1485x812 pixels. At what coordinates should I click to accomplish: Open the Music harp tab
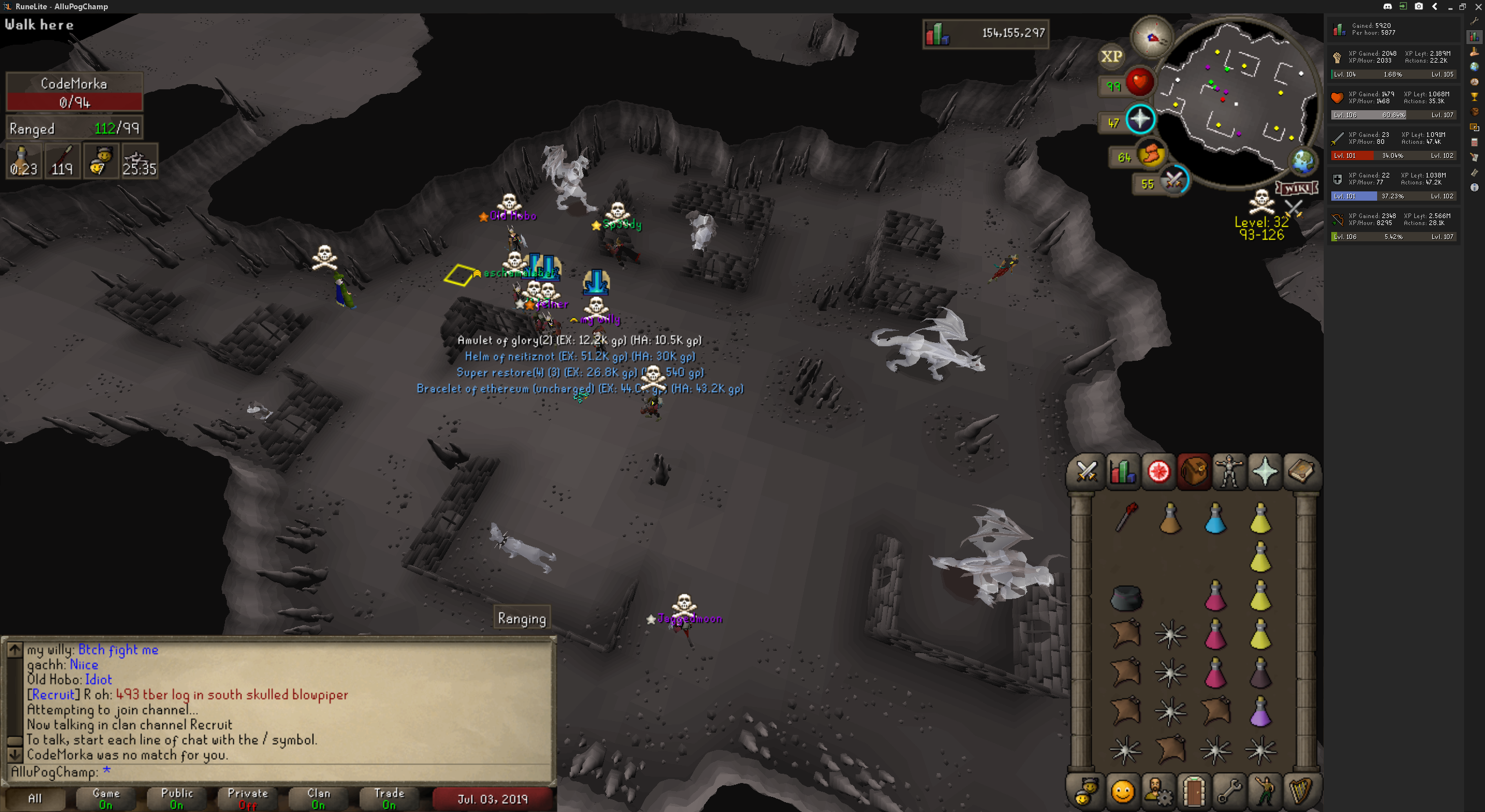click(1301, 791)
